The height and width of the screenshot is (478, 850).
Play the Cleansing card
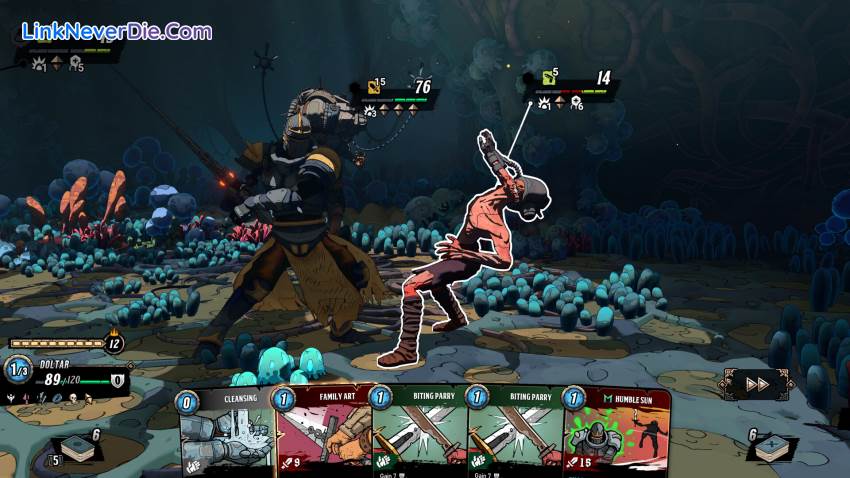pos(228,434)
